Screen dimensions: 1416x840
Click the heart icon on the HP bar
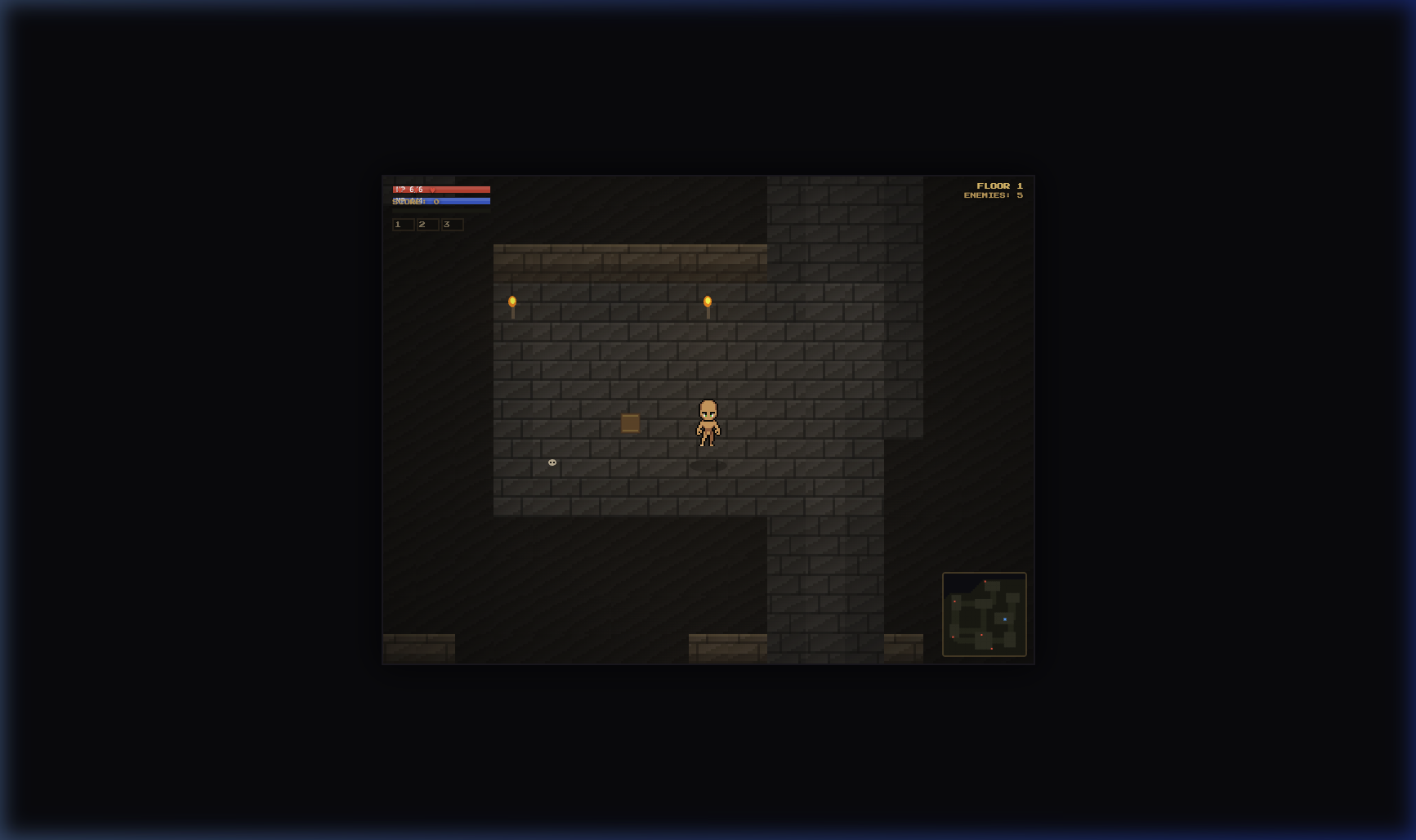click(432, 190)
